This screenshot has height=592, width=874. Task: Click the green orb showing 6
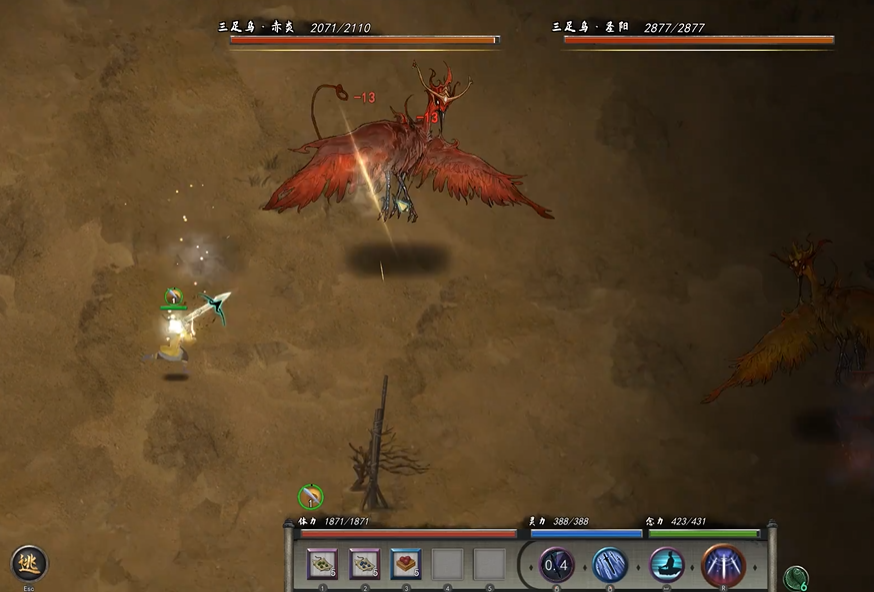point(796,578)
